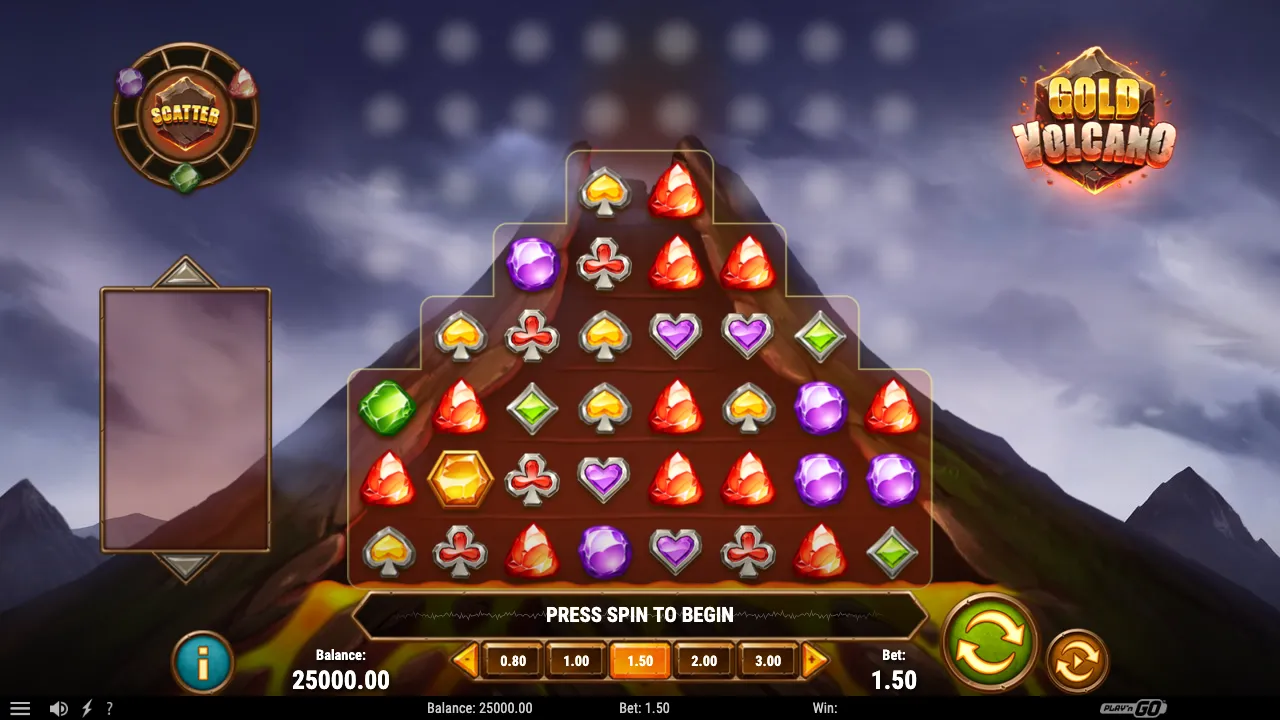Image resolution: width=1280 pixels, height=720 pixels.
Task: Toggle the 2.00 bet value
Action: [x=704, y=660]
